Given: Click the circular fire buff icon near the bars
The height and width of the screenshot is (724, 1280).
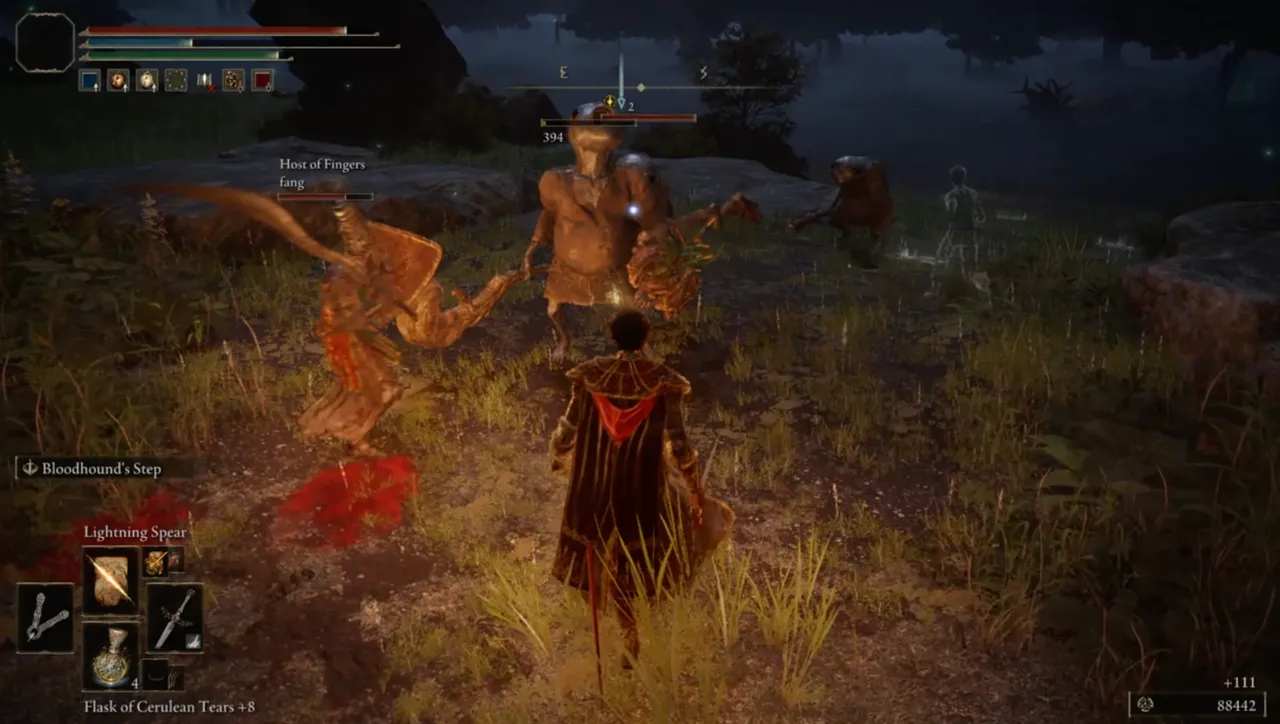Looking at the screenshot, I should [x=118, y=80].
